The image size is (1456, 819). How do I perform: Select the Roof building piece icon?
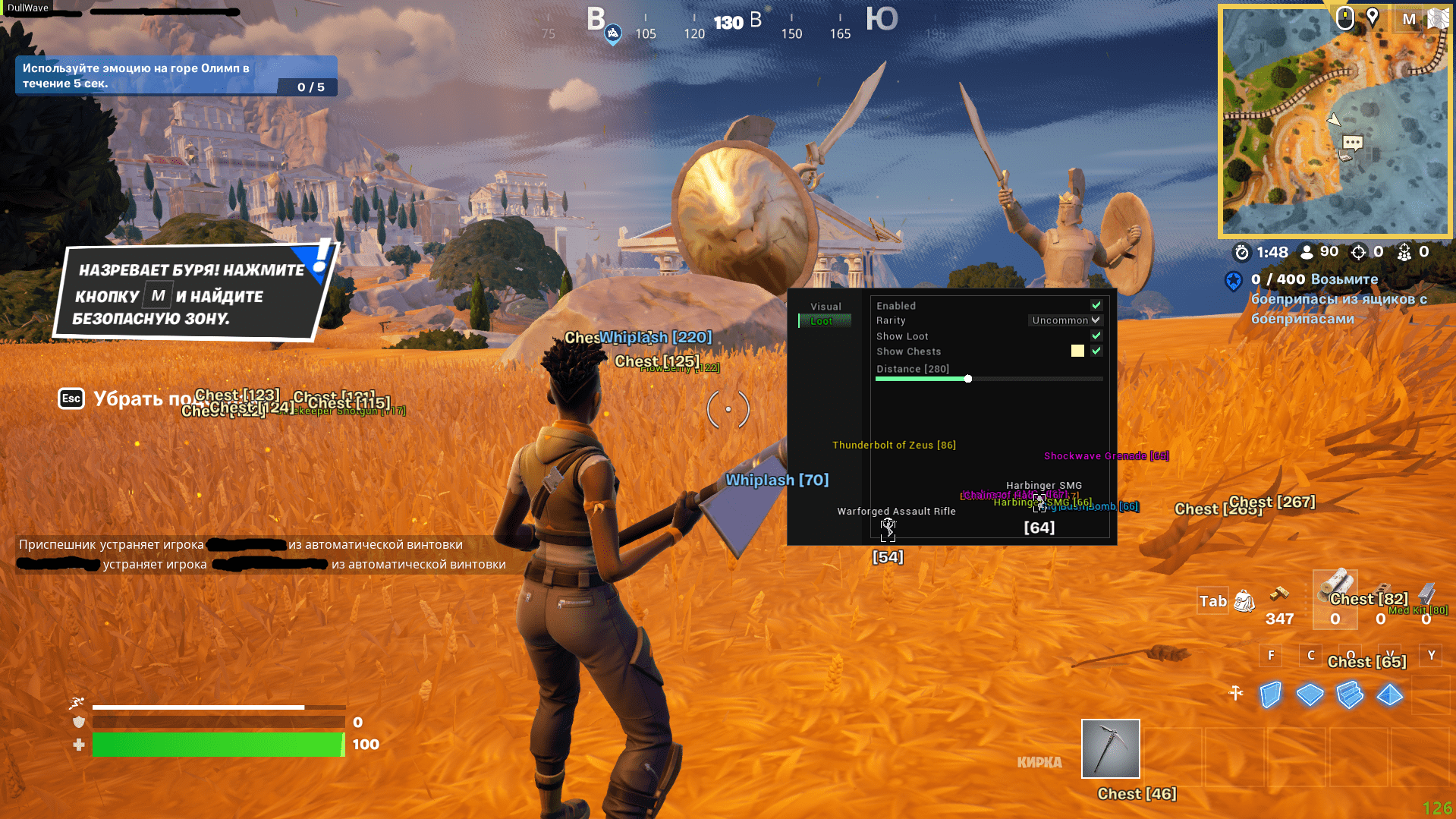[1388, 695]
